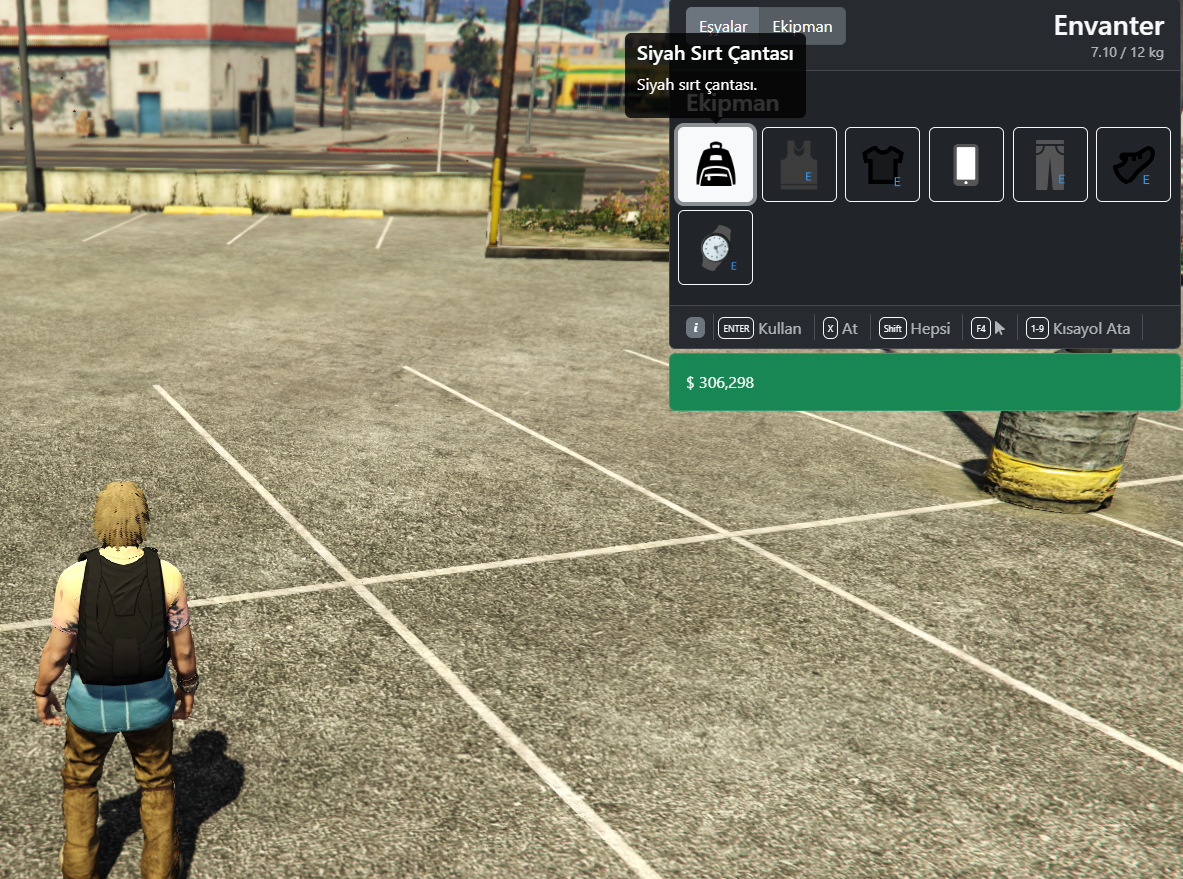This screenshot has width=1183, height=879.
Task: Choose the tank top equipment slot
Action: 799,165
